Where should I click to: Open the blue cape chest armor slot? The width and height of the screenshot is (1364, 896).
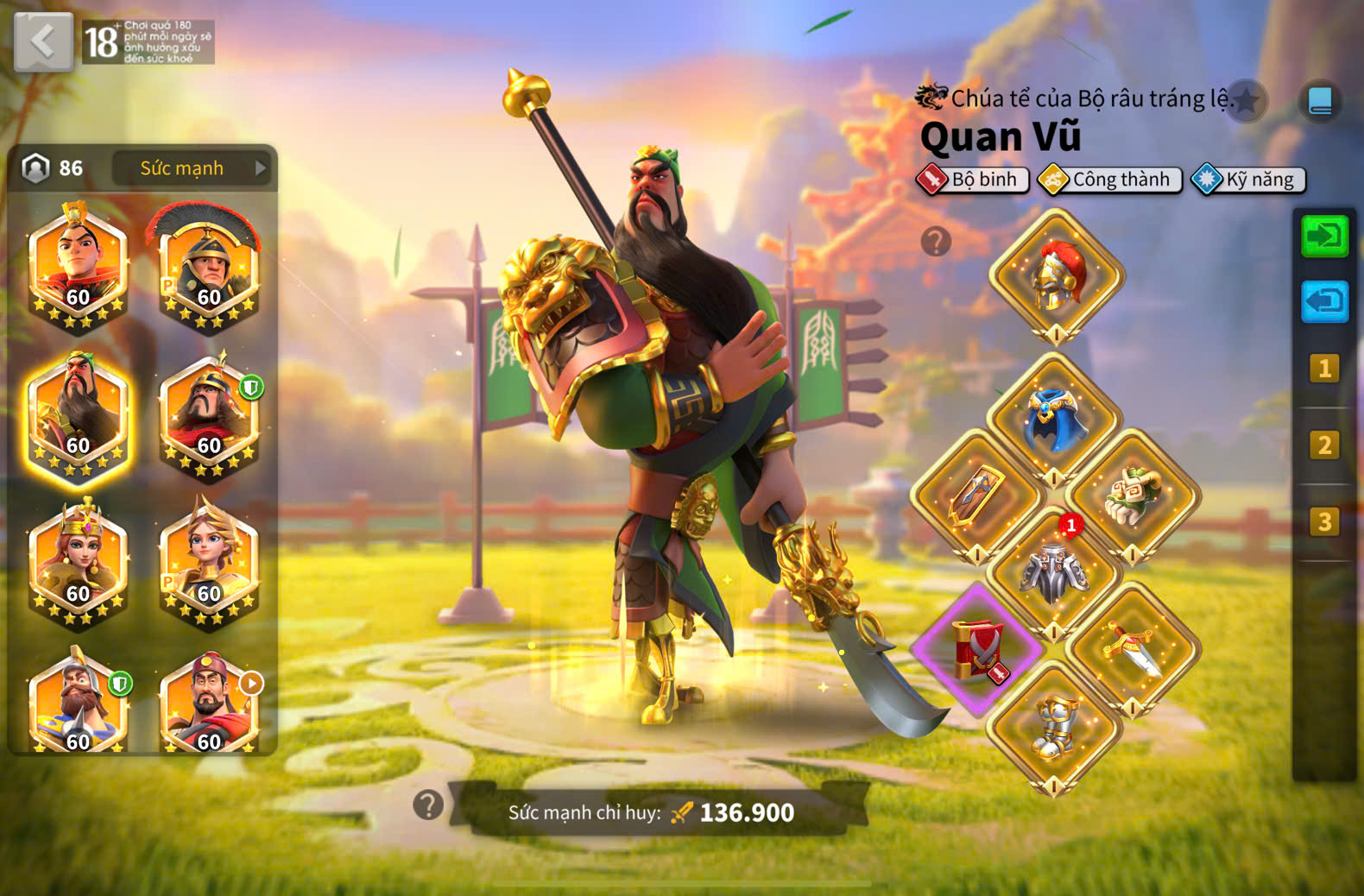(x=1055, y=420)
